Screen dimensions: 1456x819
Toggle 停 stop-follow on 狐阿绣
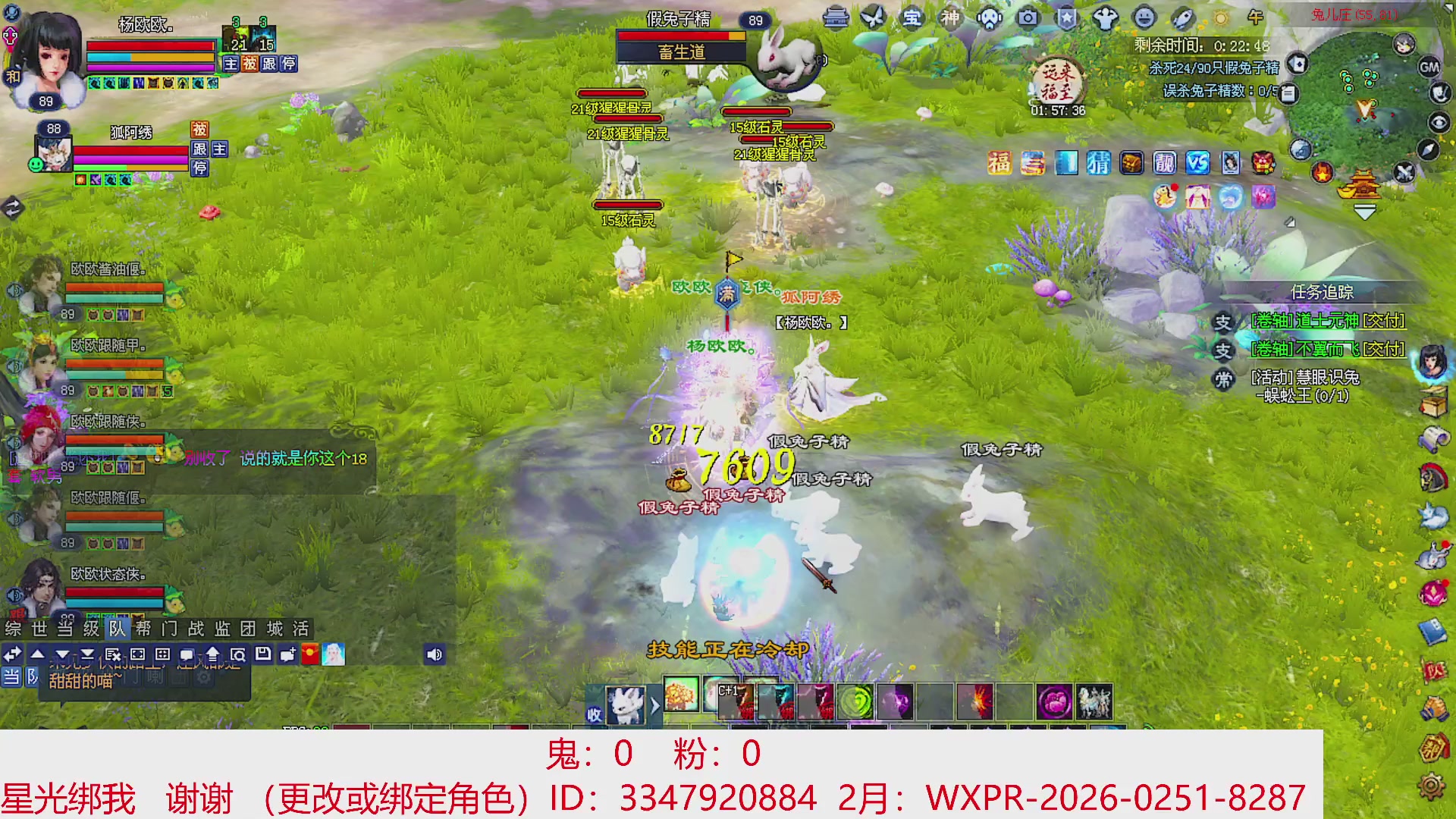click(200, 170)
